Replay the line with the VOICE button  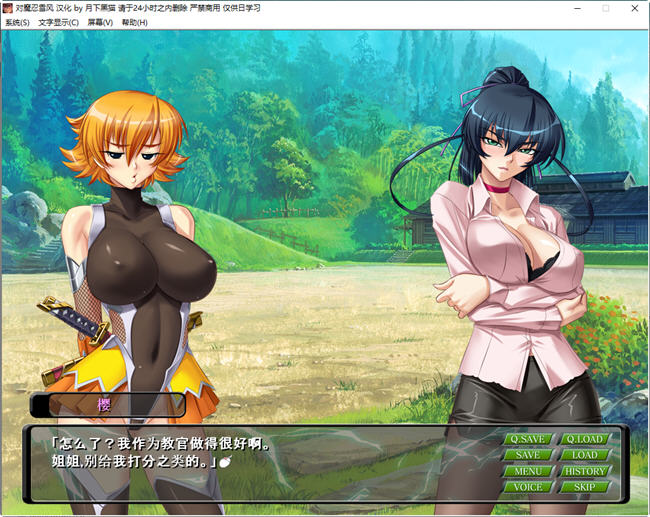click(527, 487)
